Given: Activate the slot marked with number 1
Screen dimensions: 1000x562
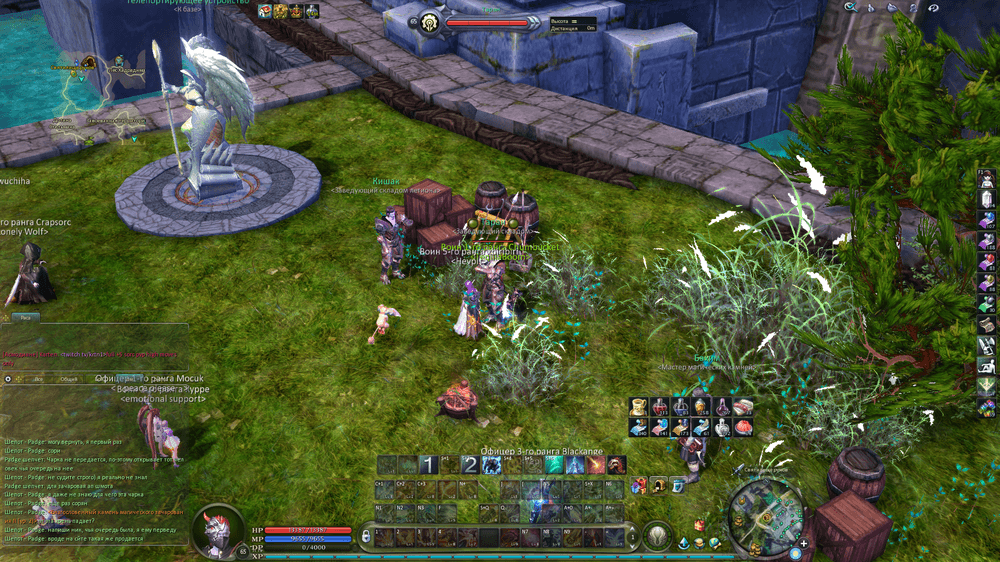Looking at the screenshot, I should click(x=427, y=465).
